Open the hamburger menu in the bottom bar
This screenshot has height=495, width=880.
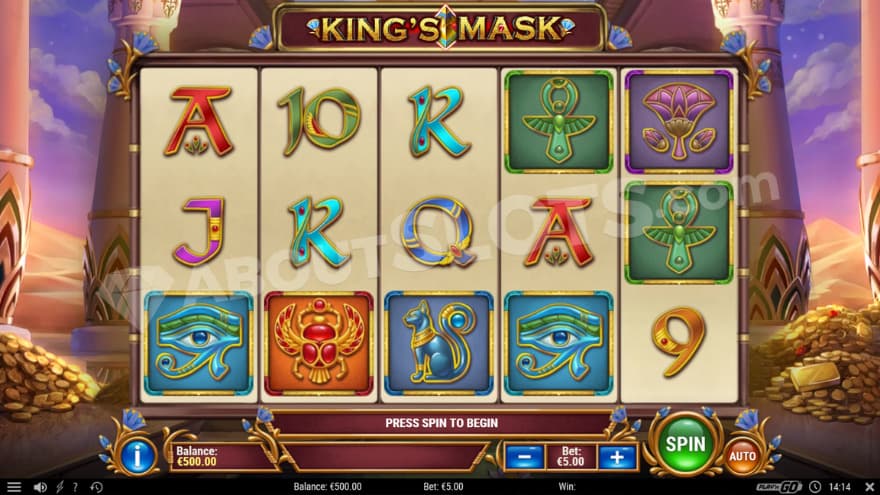coord(15,487)
